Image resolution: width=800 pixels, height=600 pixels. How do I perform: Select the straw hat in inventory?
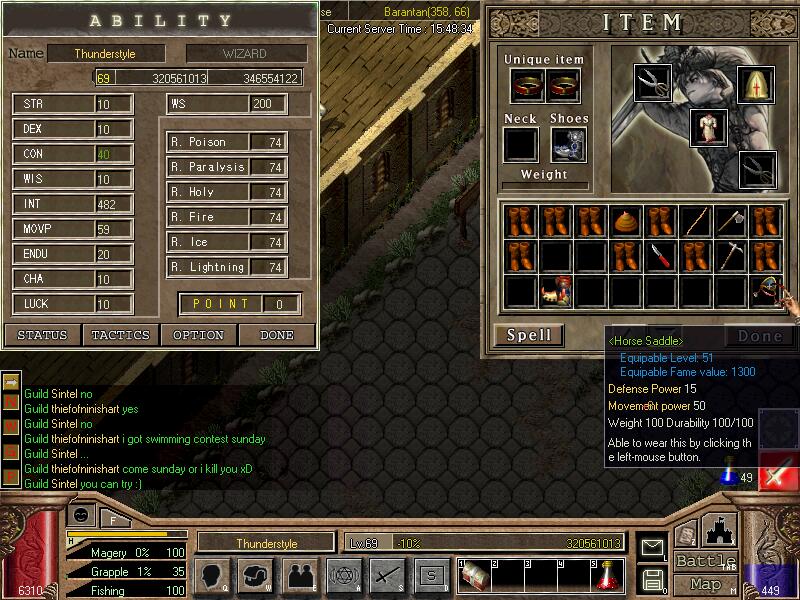pos(625,221)
